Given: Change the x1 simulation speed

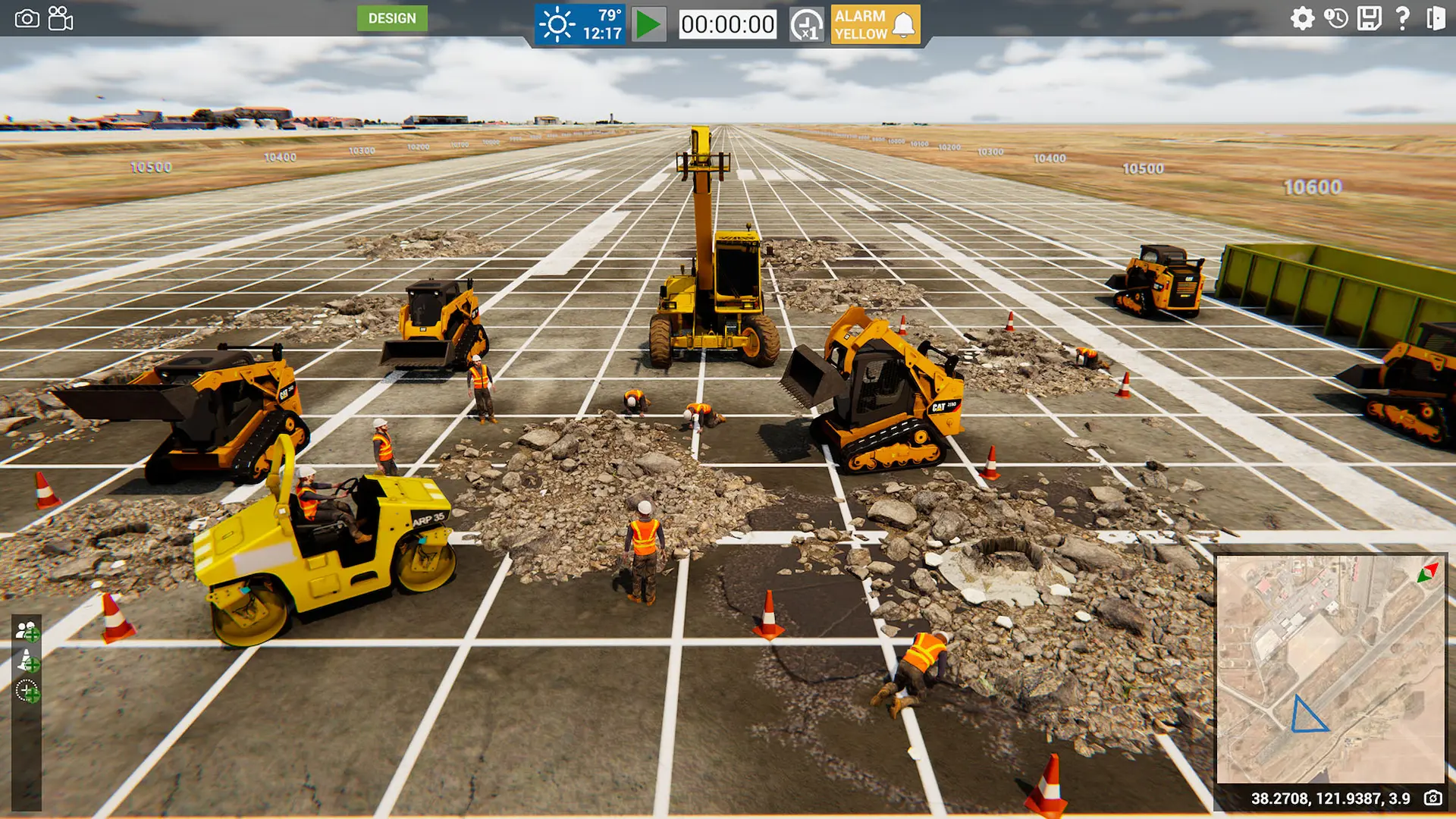Looking at the screenshot, I should pos(806,25).
